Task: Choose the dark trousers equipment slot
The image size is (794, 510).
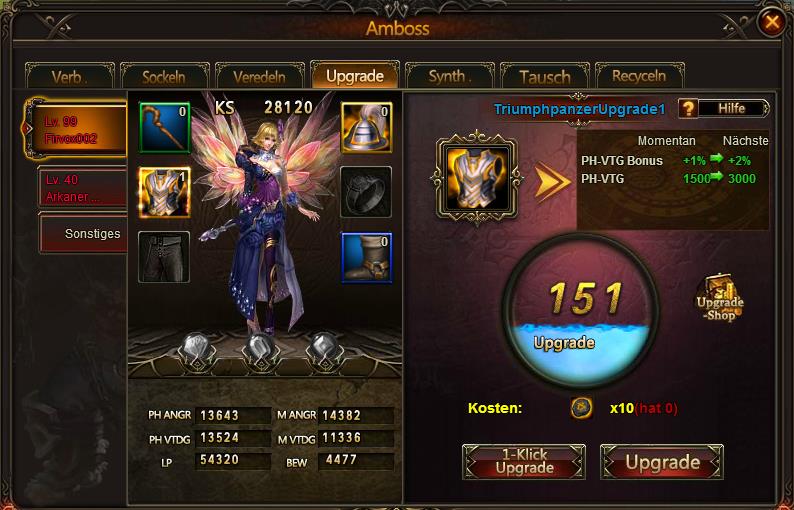Action: (163, 257)
